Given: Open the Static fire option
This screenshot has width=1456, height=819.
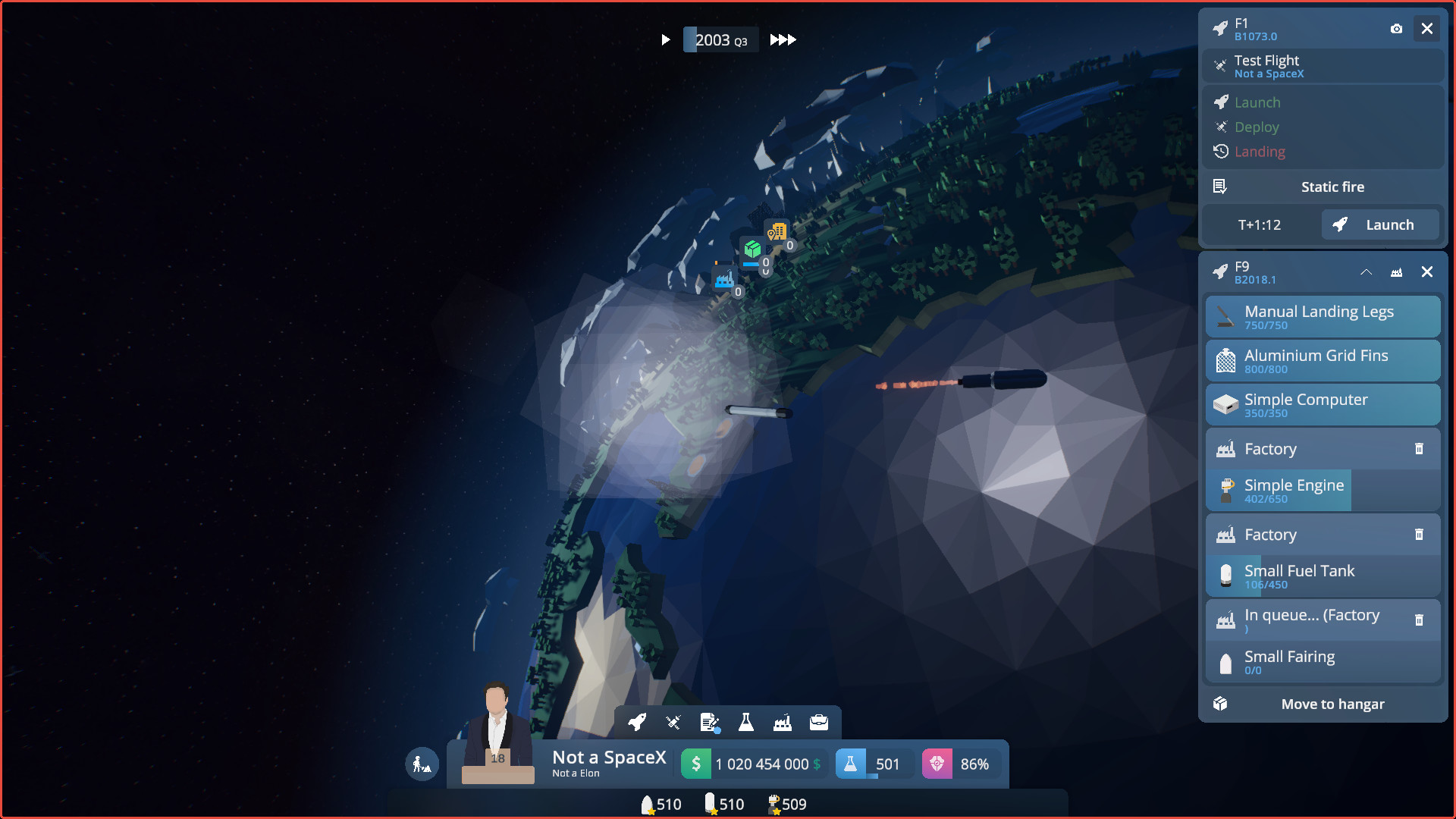Looking at the screenshot, I should pyautogui.click(x=1332, y=187).
